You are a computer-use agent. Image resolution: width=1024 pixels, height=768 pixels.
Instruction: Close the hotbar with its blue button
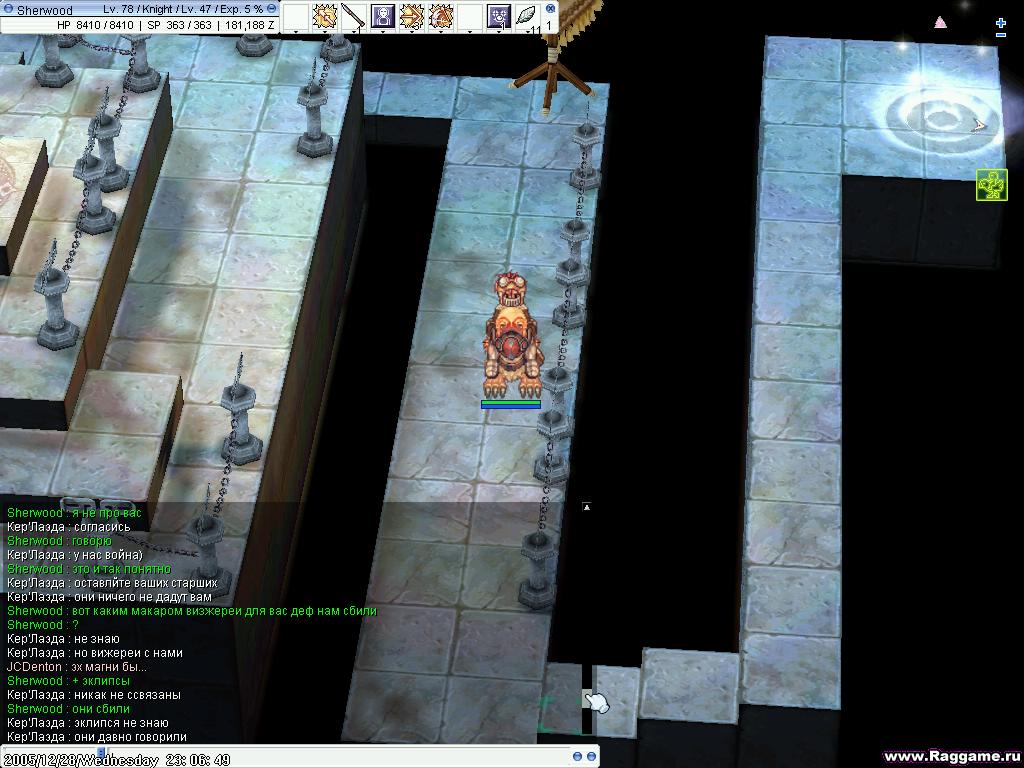click(x=550, y=7)
